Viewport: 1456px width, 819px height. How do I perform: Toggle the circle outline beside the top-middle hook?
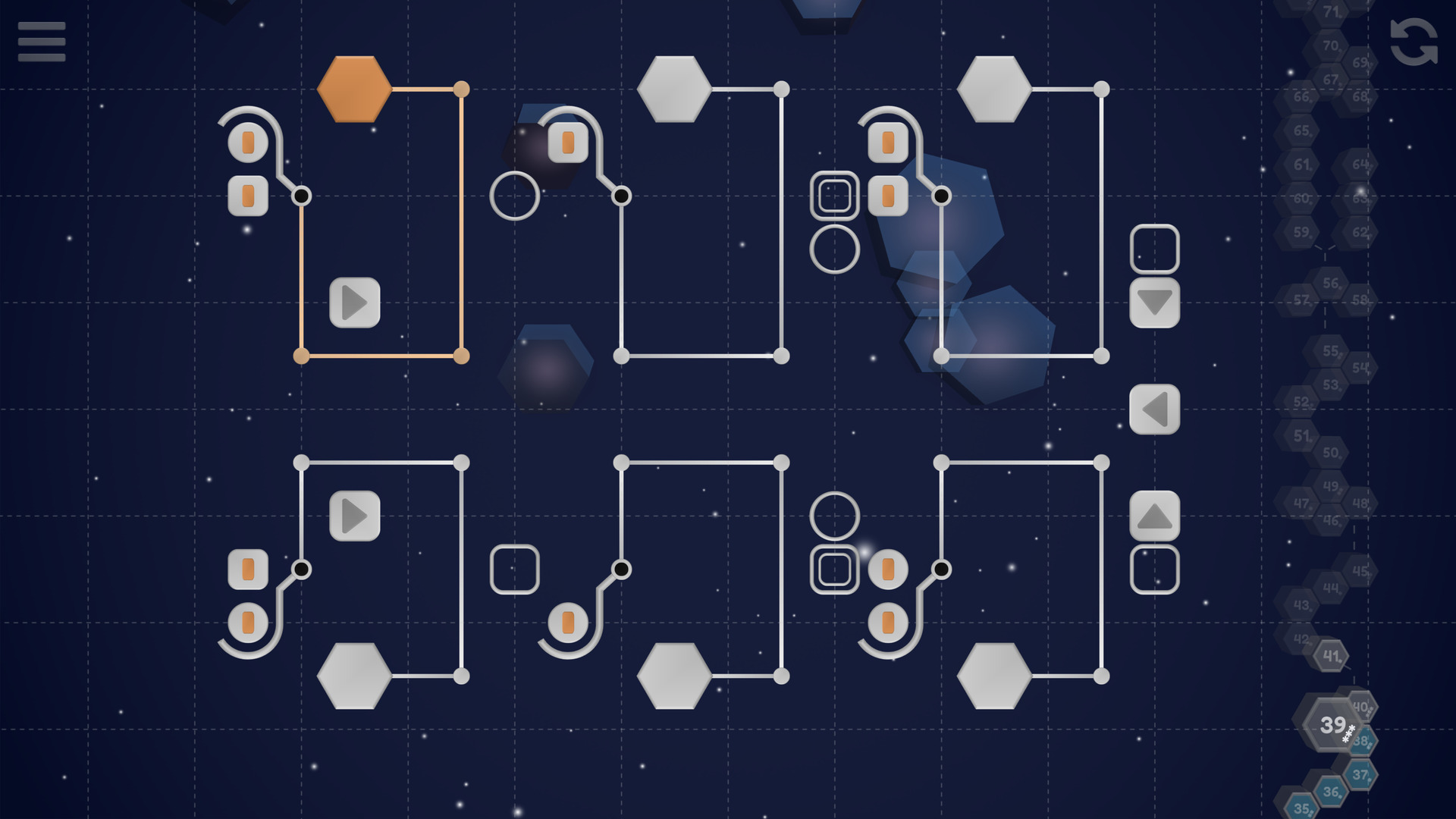coord(516,197)
